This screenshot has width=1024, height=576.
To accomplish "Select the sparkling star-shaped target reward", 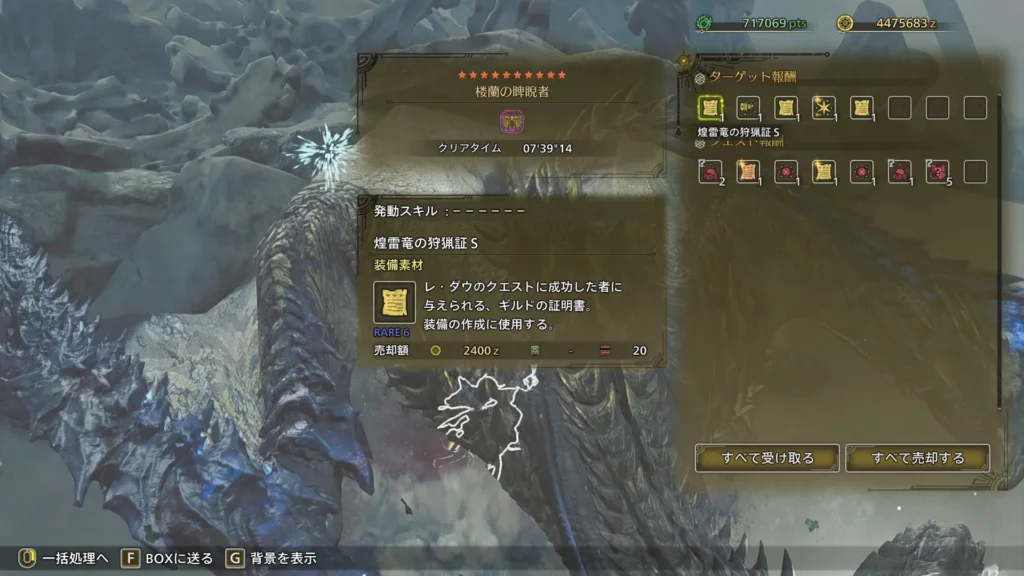I will (824, 107).
